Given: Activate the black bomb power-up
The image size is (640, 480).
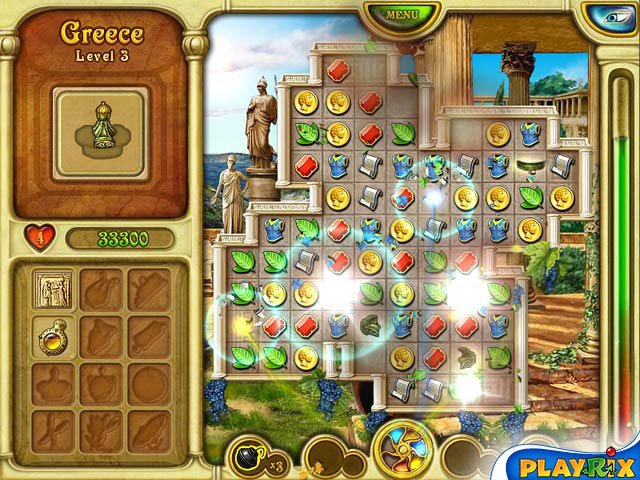Looking at the screenshot, I should [247, 456].
